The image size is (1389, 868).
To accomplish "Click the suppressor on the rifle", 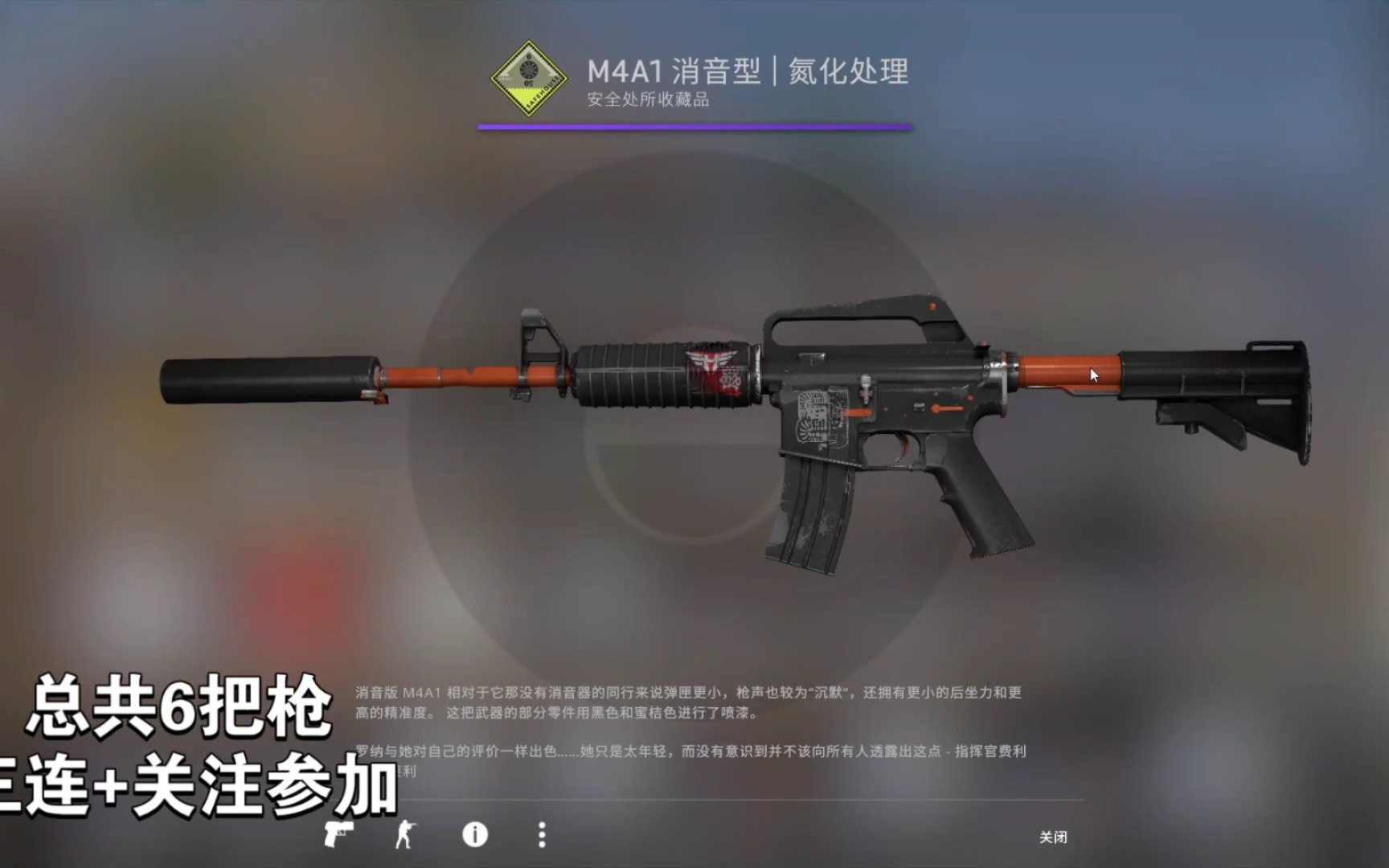I will (x=265, y=378).
